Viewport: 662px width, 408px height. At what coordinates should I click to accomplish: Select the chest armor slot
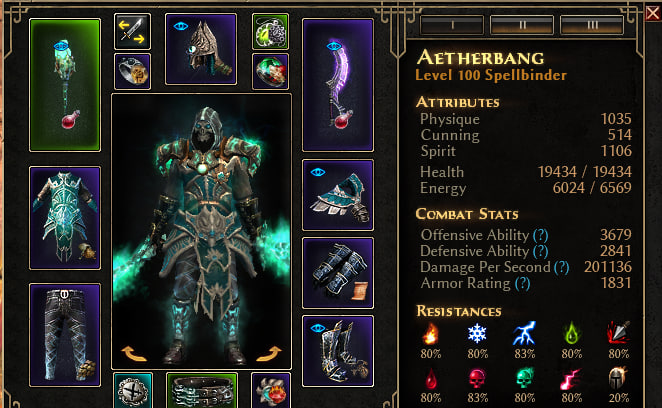point(65,217)
